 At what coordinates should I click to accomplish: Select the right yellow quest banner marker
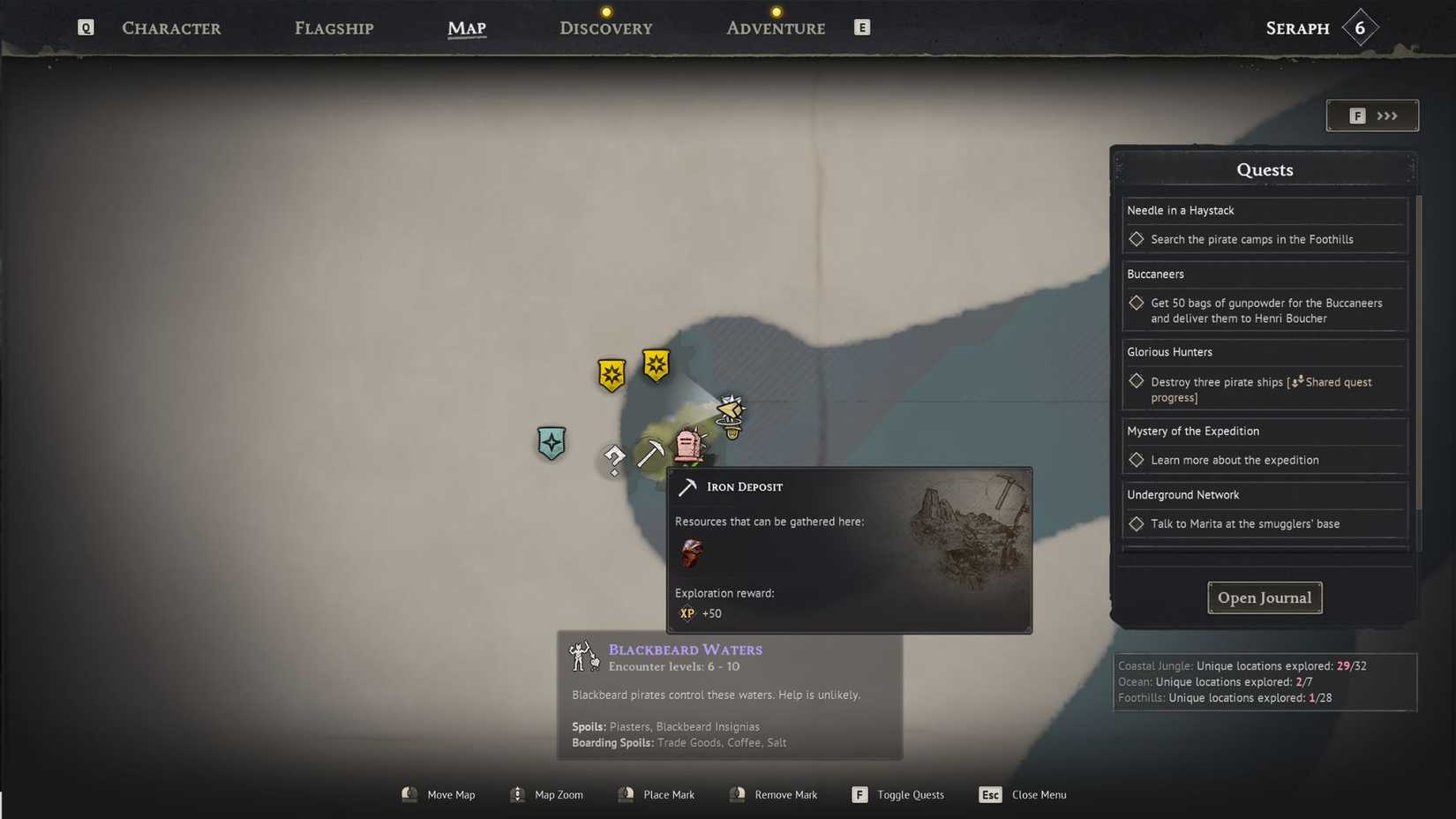(x=656, y=364)
